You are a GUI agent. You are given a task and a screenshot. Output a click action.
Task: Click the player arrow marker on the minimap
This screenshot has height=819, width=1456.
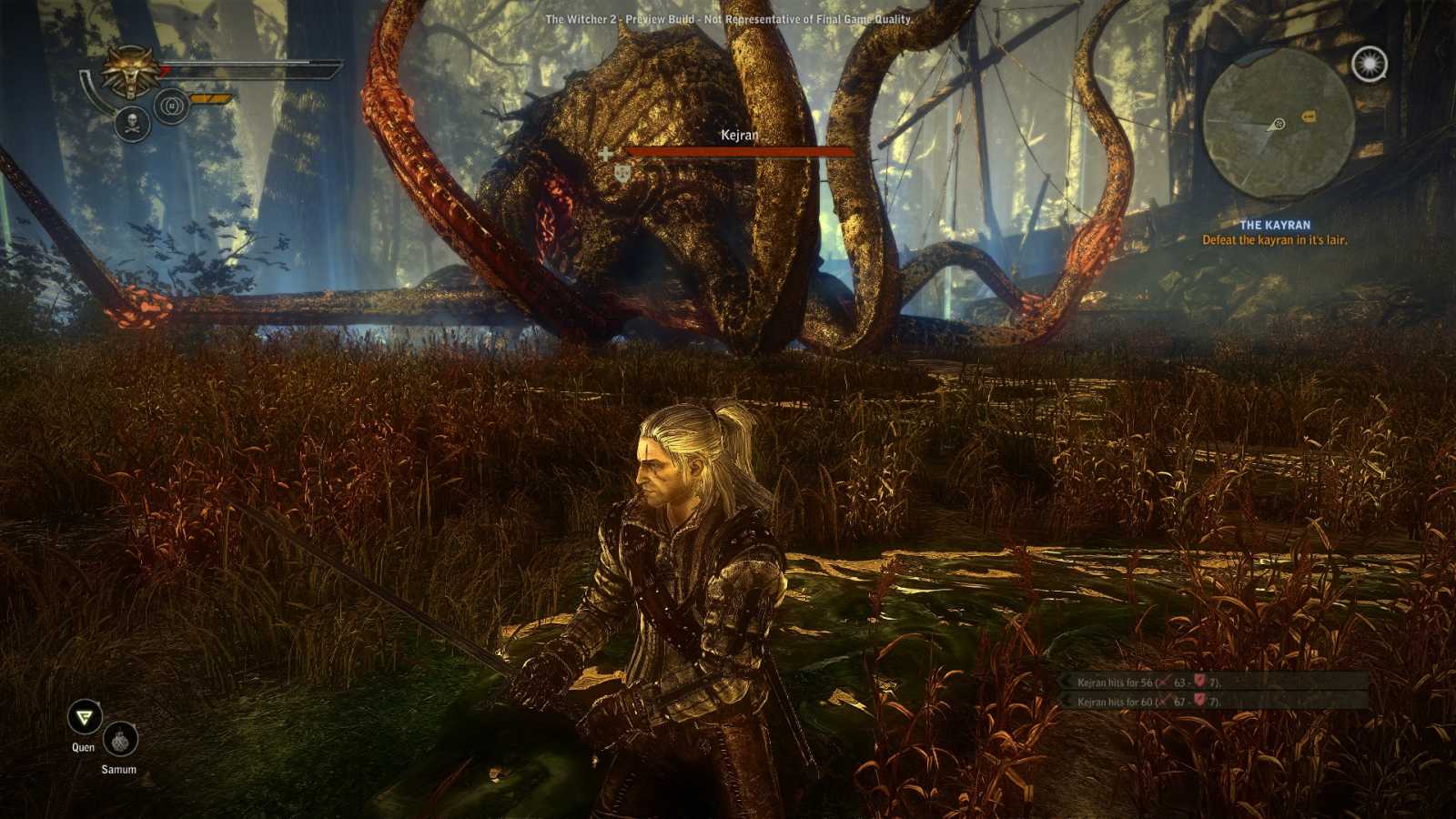[x=1279, y=124]
